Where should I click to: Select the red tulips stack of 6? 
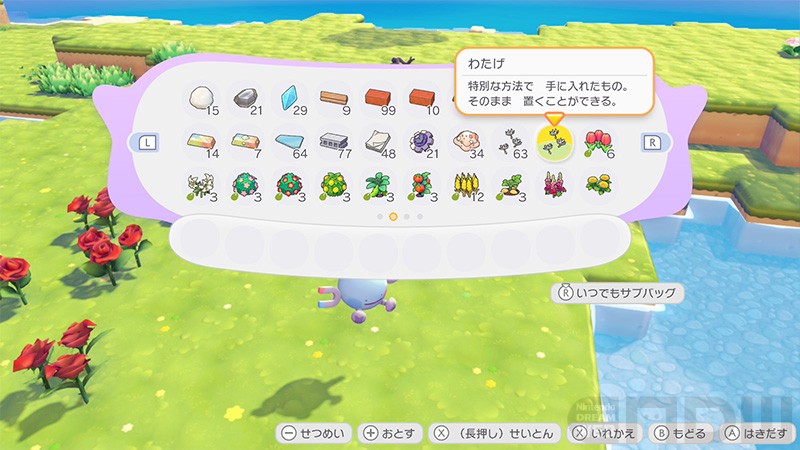point(598,142)
